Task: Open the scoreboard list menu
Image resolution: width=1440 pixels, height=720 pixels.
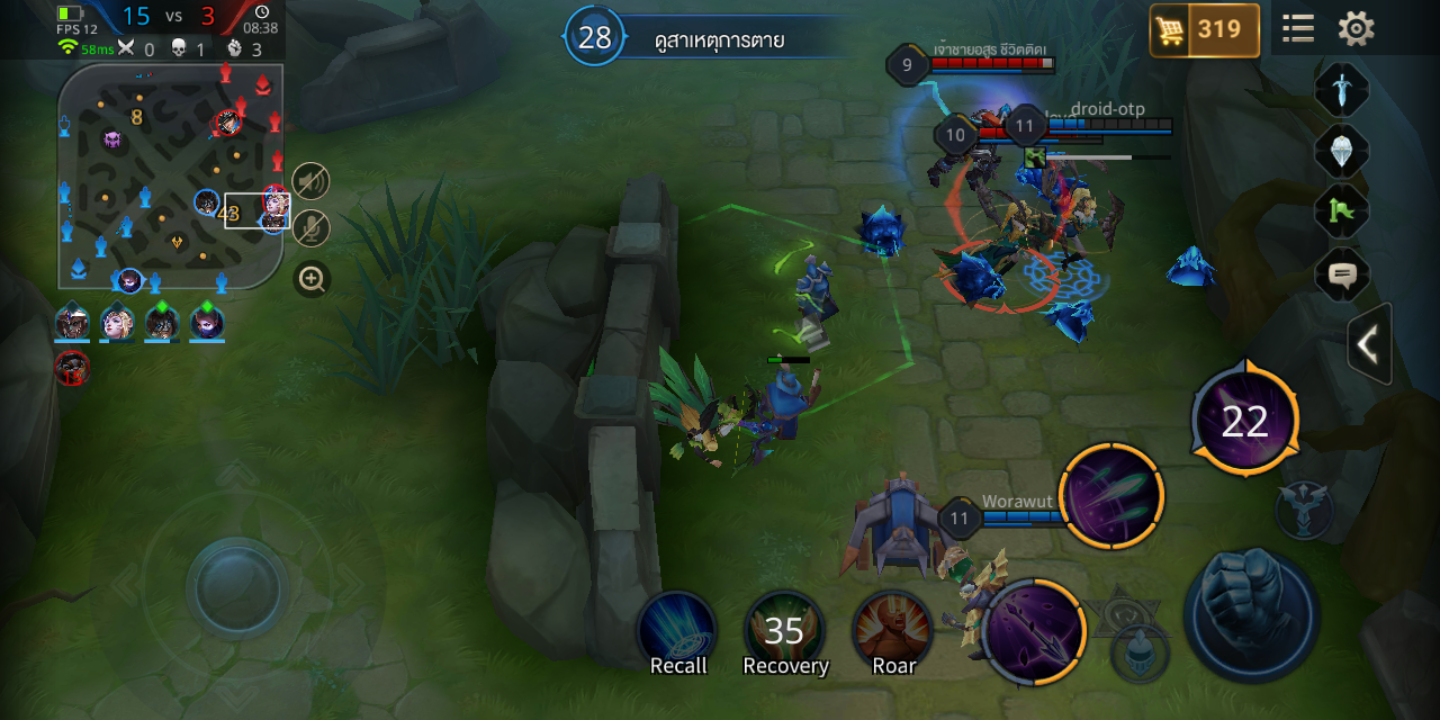Action: 1298,28
